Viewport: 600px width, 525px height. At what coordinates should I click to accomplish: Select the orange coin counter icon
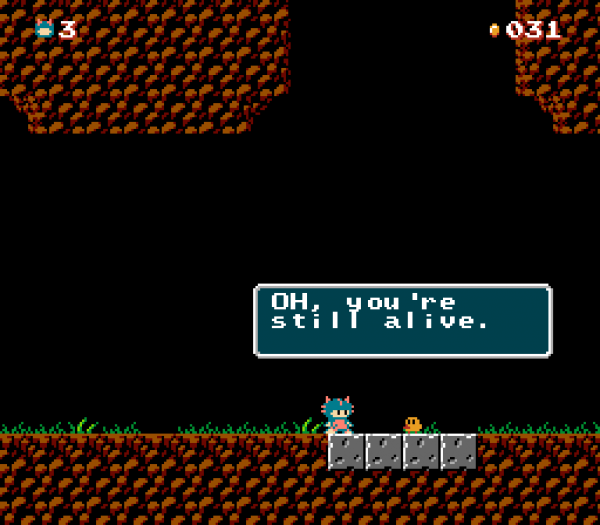click(x=494, y=30)
